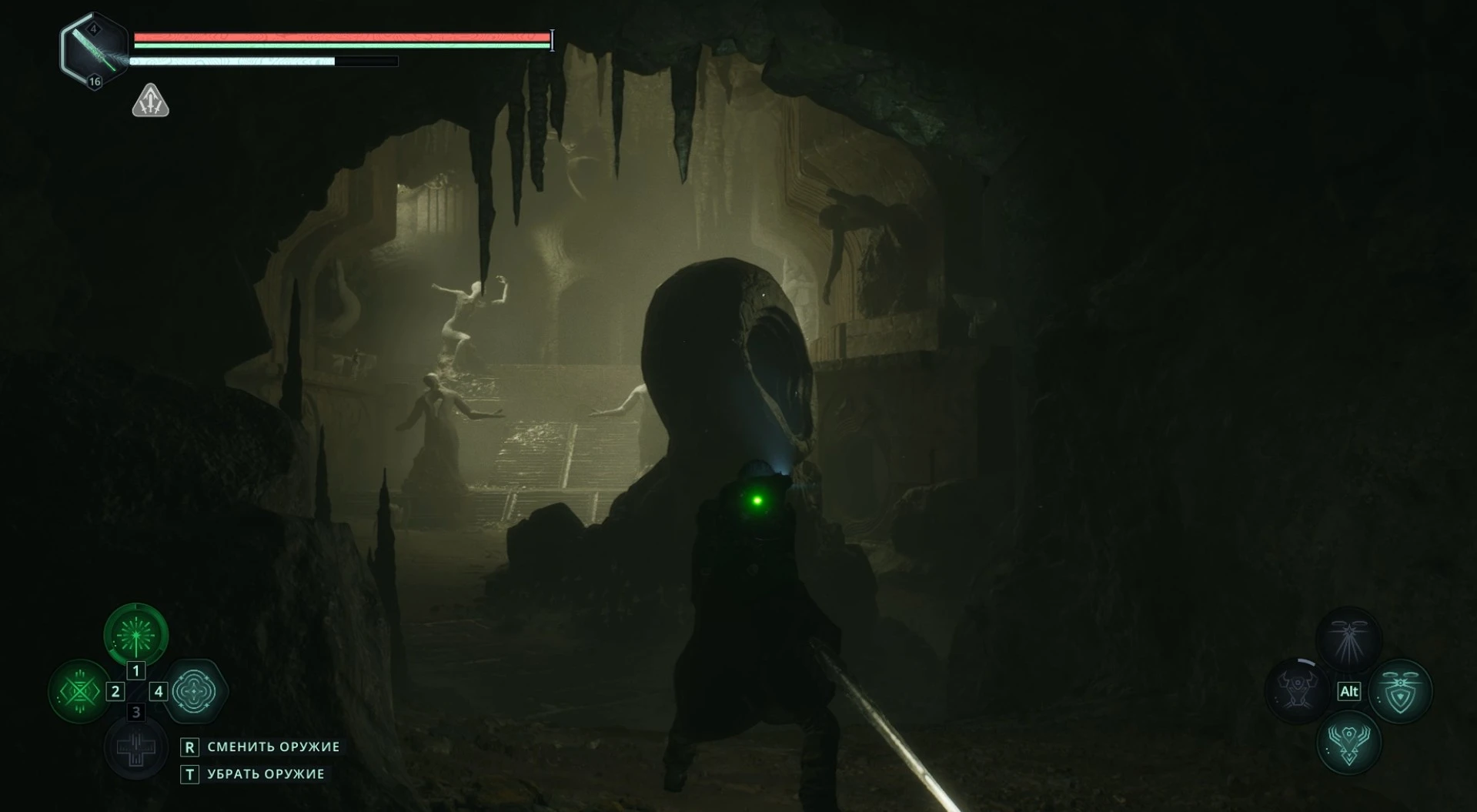Select the dimmed cross ability slot

coord(136,747)
